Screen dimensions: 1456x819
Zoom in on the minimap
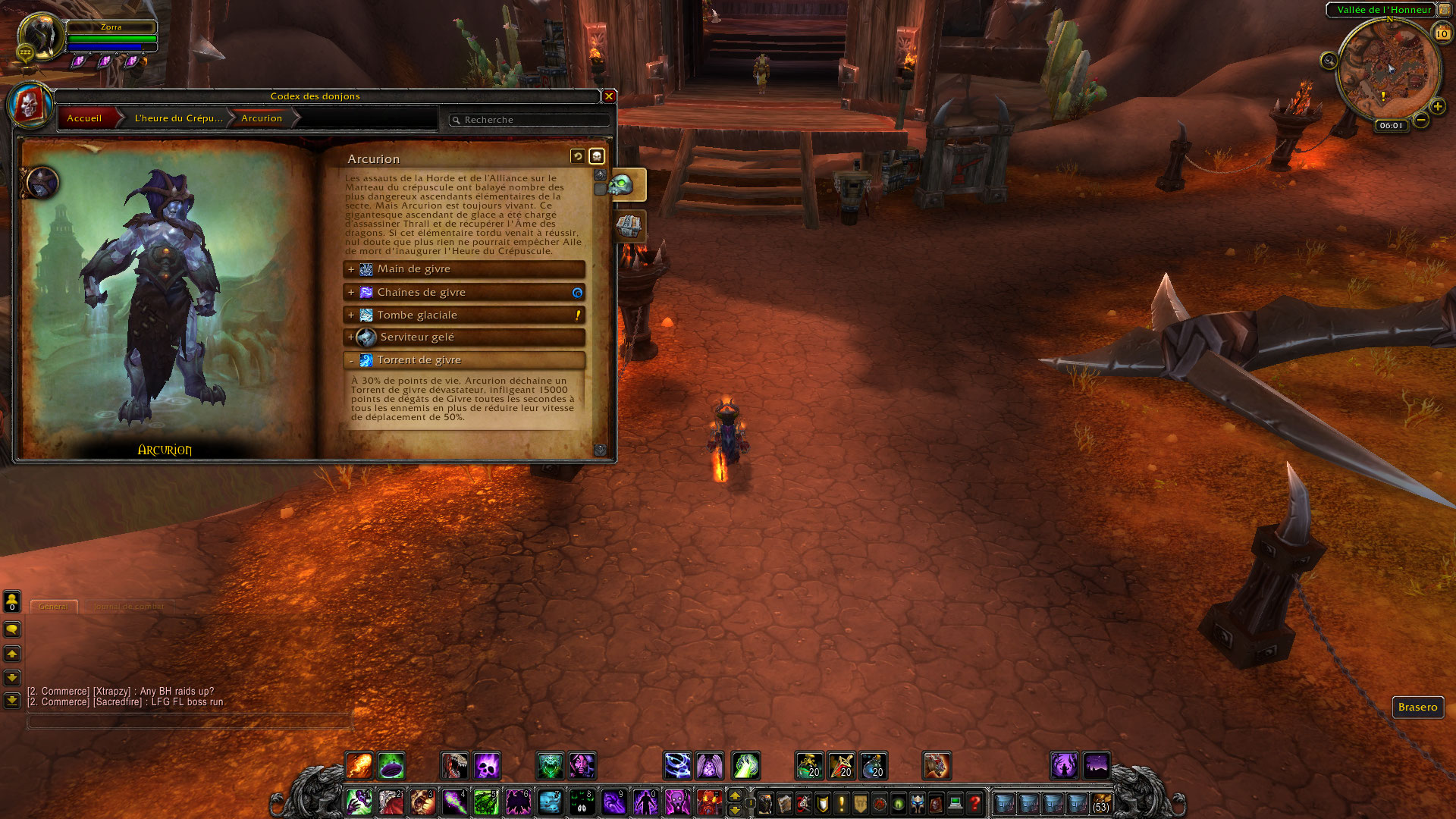point(1437,107)
